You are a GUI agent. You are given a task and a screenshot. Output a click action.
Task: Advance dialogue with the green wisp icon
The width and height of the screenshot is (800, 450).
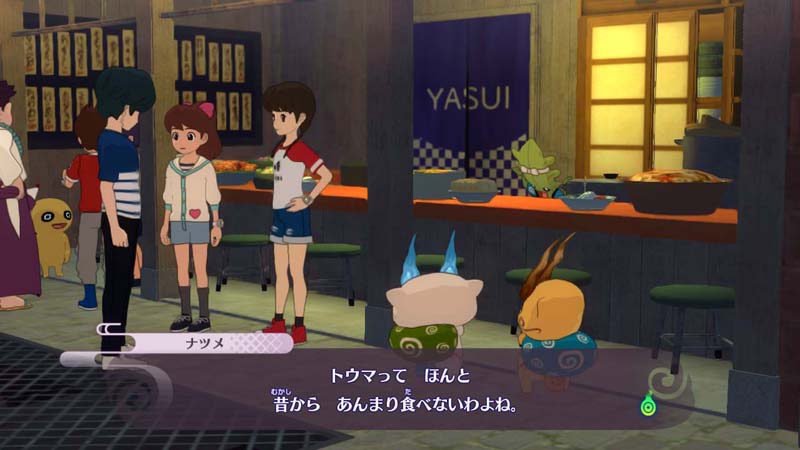649,405
